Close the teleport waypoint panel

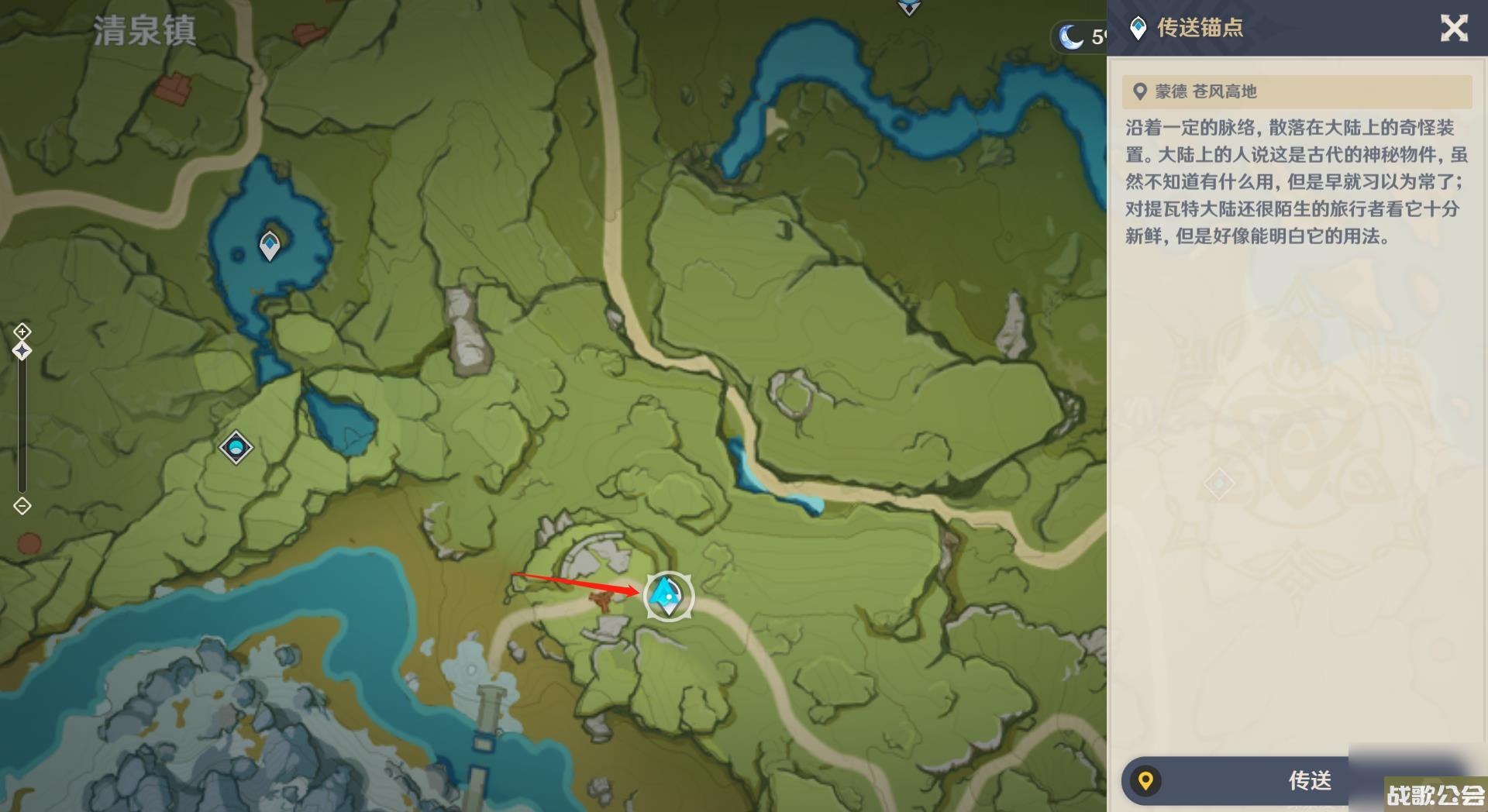coord(1454,29)
